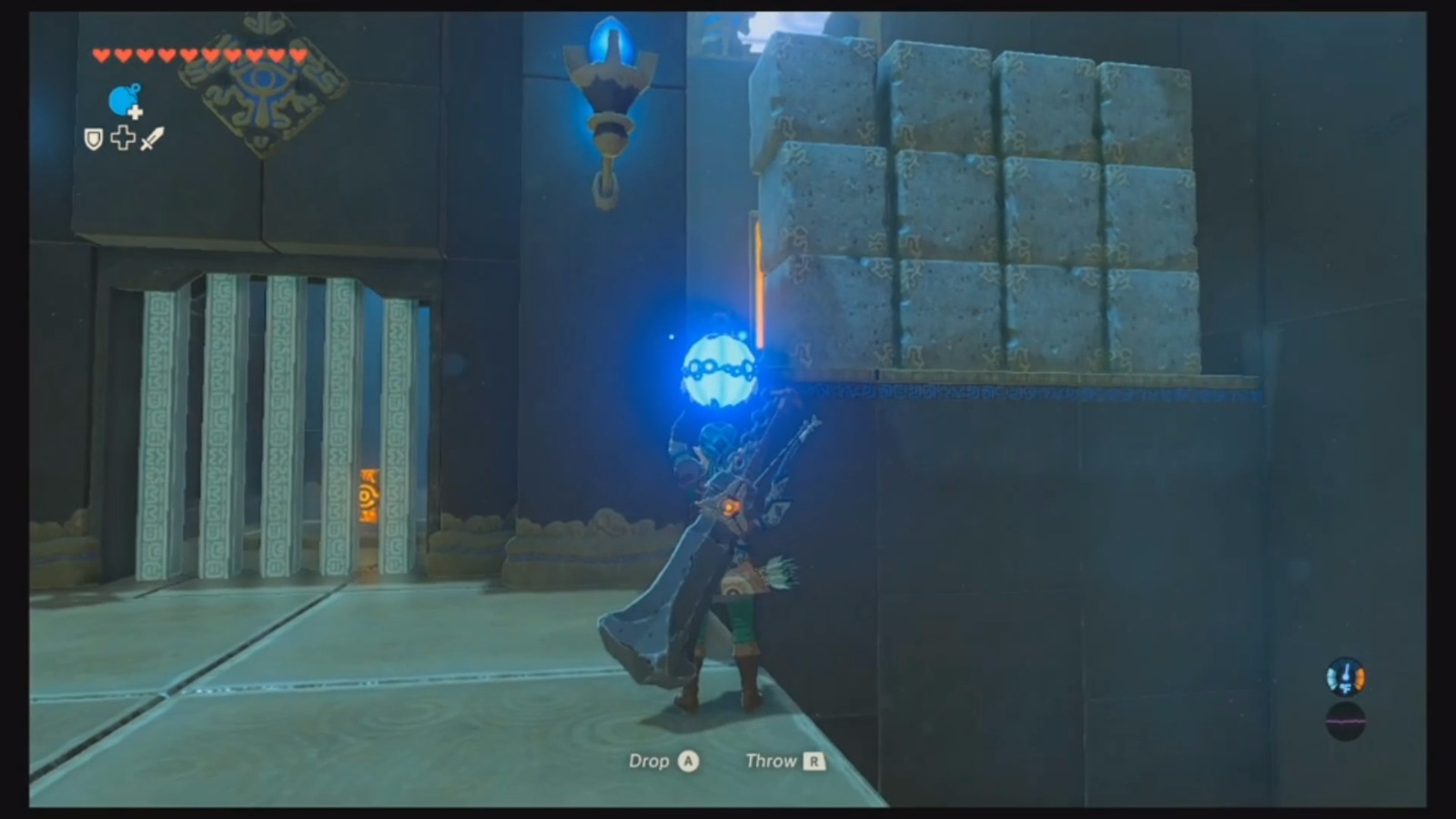1456x819 pixels.
Task: Click the rightmost heart in the row
Action: [x=300, y=55]
